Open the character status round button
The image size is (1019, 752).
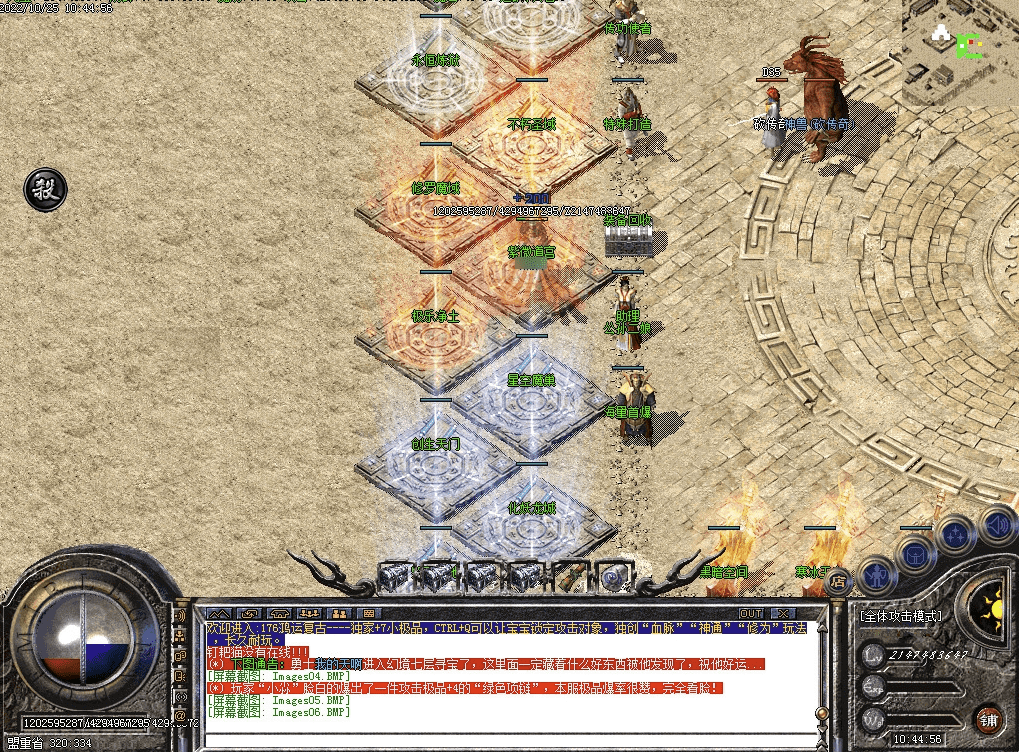(877, 575)
